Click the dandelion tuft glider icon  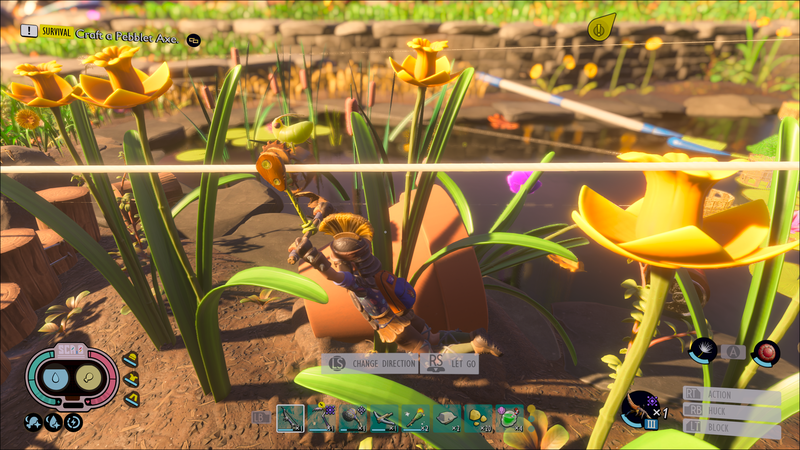703,350
